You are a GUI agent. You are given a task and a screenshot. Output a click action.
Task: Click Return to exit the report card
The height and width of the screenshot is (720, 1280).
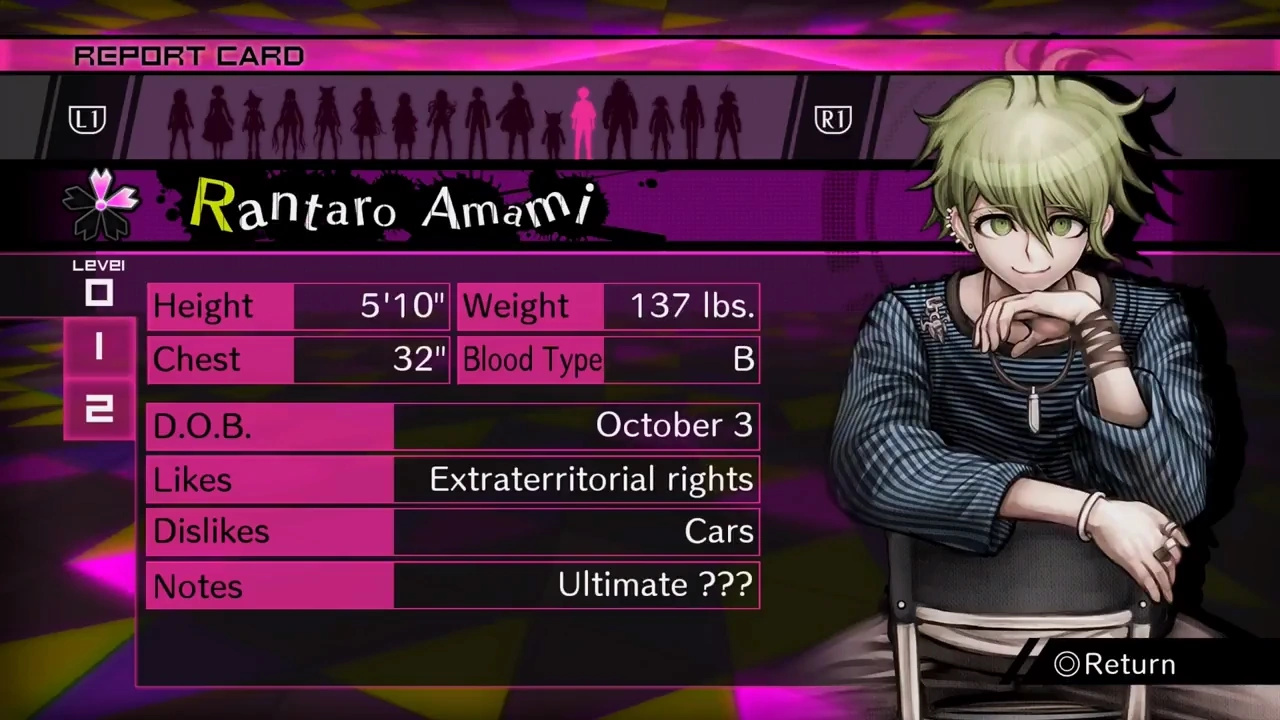click(1113, 664)
